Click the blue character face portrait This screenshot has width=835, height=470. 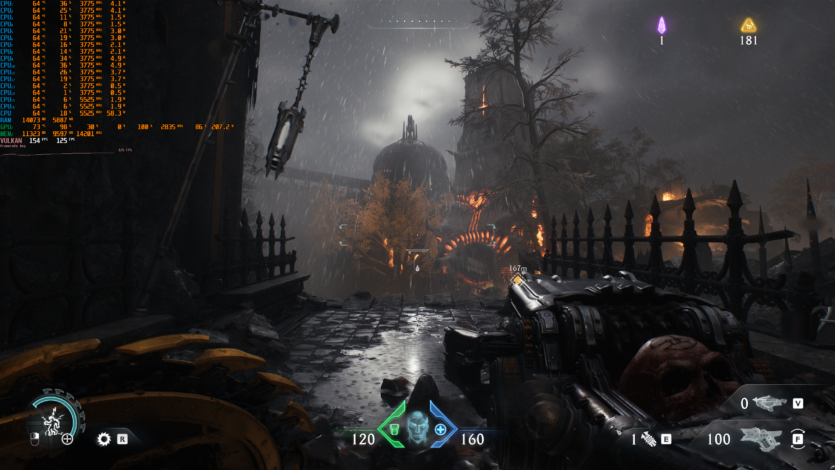415,426
